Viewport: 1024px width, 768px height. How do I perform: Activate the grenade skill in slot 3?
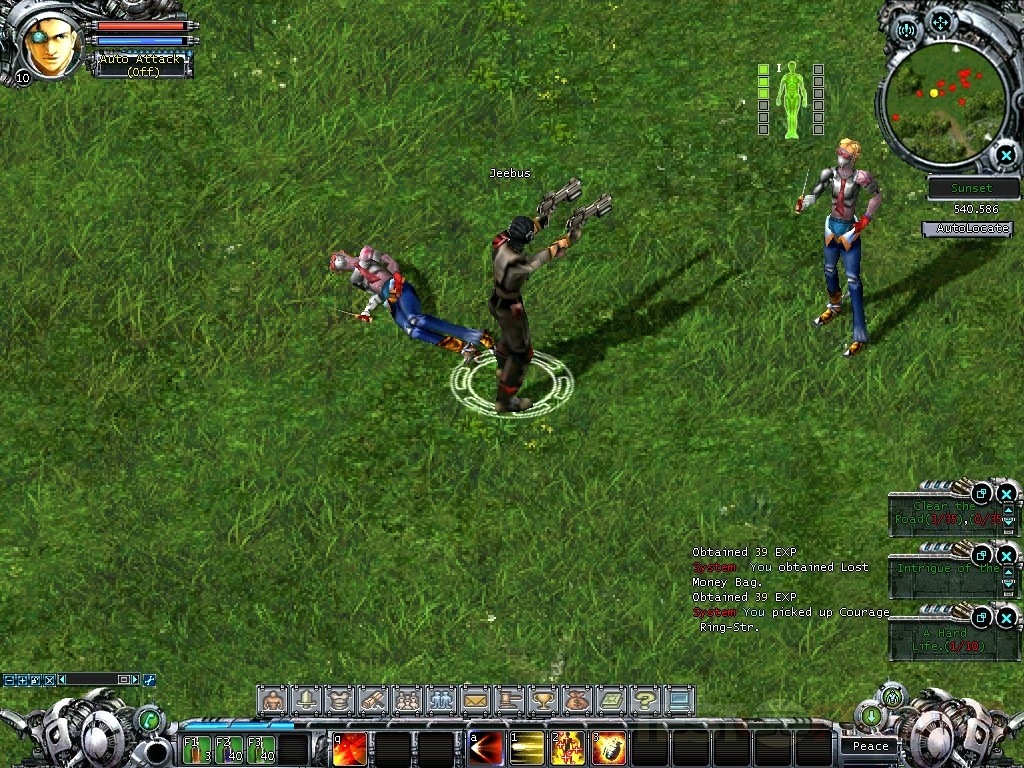pyautogui.click(x=610, y=748)
